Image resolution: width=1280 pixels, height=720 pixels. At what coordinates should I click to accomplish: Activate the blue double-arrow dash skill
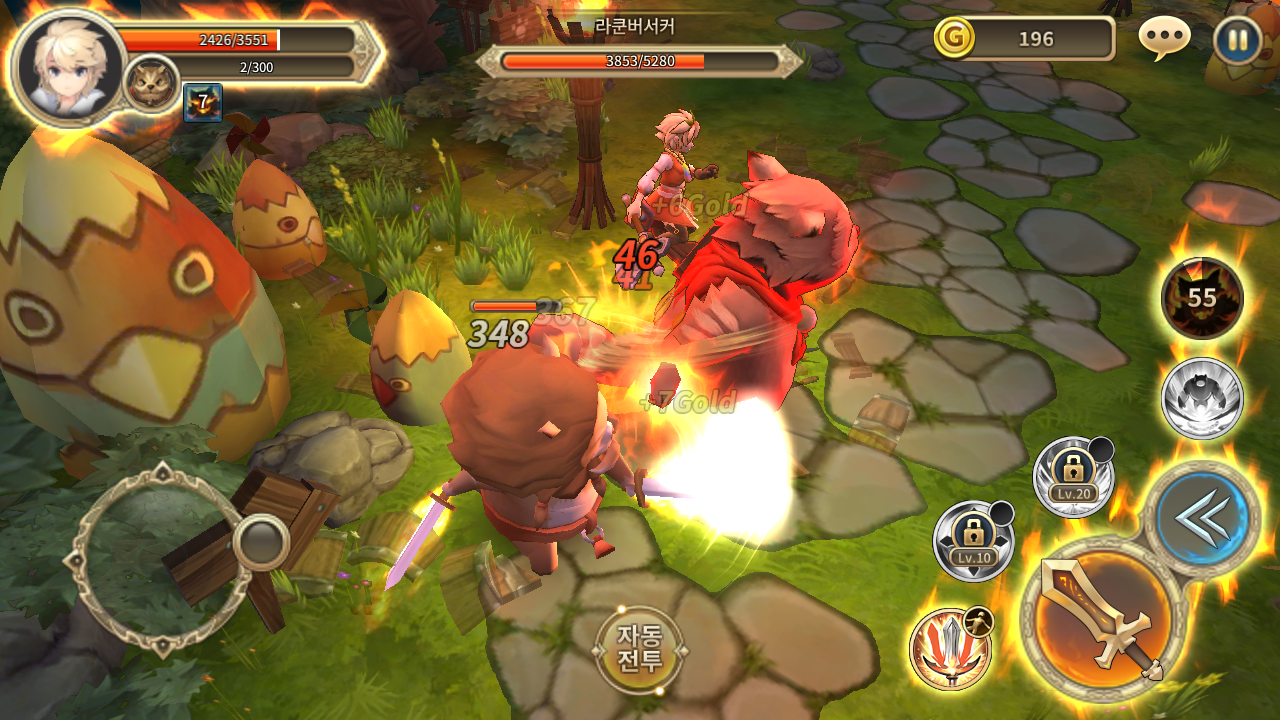[x=1201, y=518]
